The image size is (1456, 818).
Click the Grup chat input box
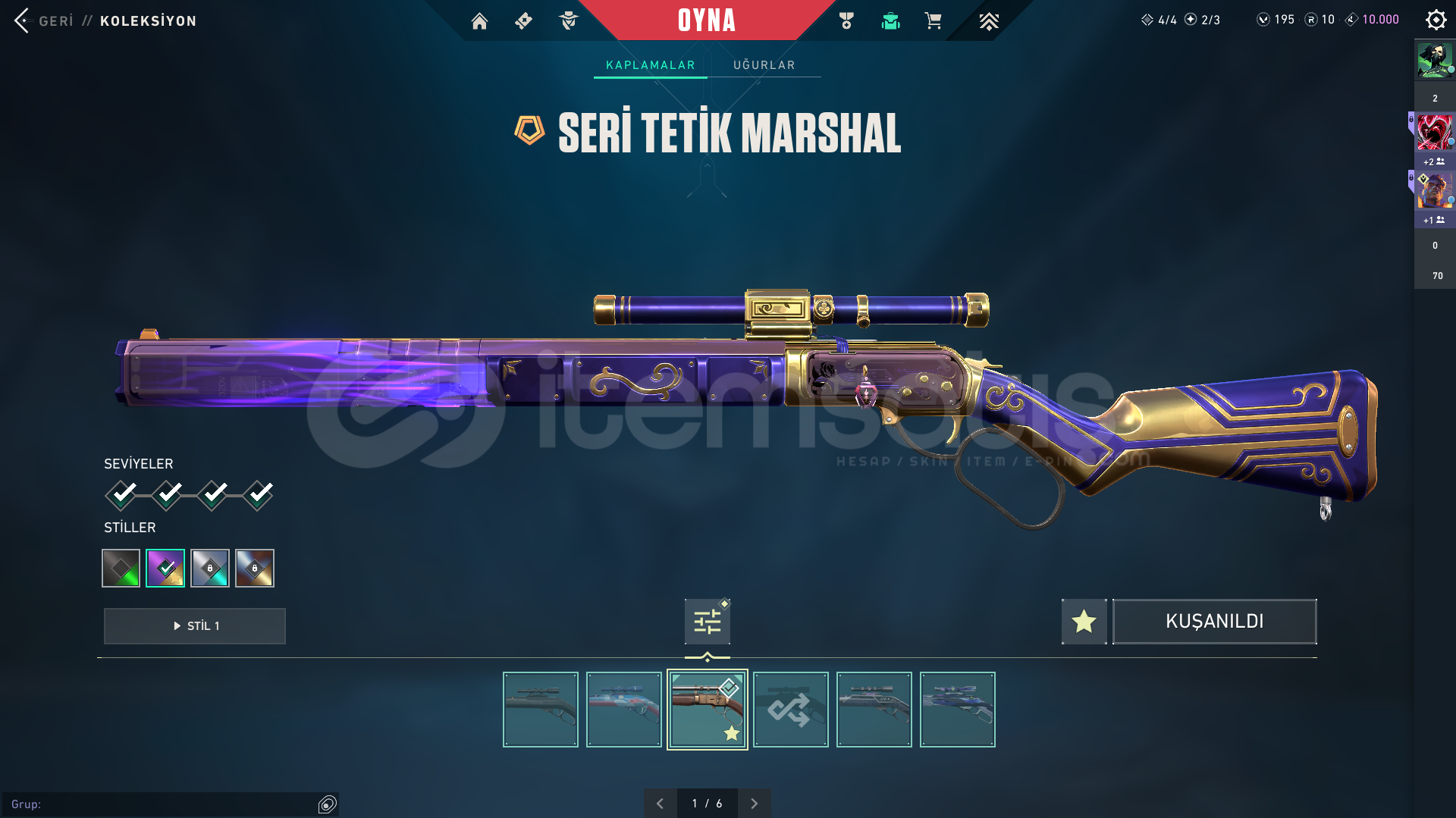coord(163,804)
